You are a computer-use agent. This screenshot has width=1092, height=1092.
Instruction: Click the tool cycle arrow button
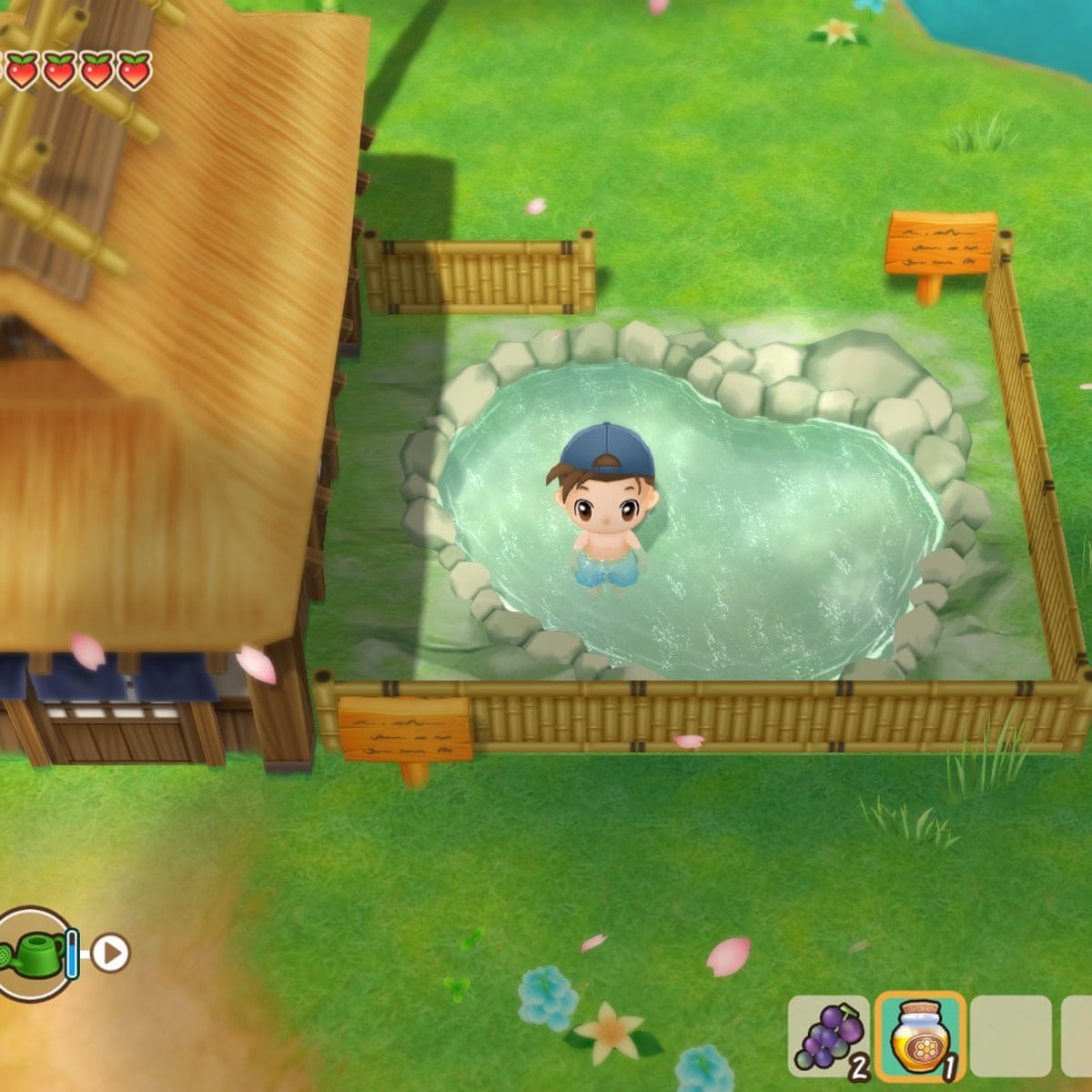tap(111, 954)
